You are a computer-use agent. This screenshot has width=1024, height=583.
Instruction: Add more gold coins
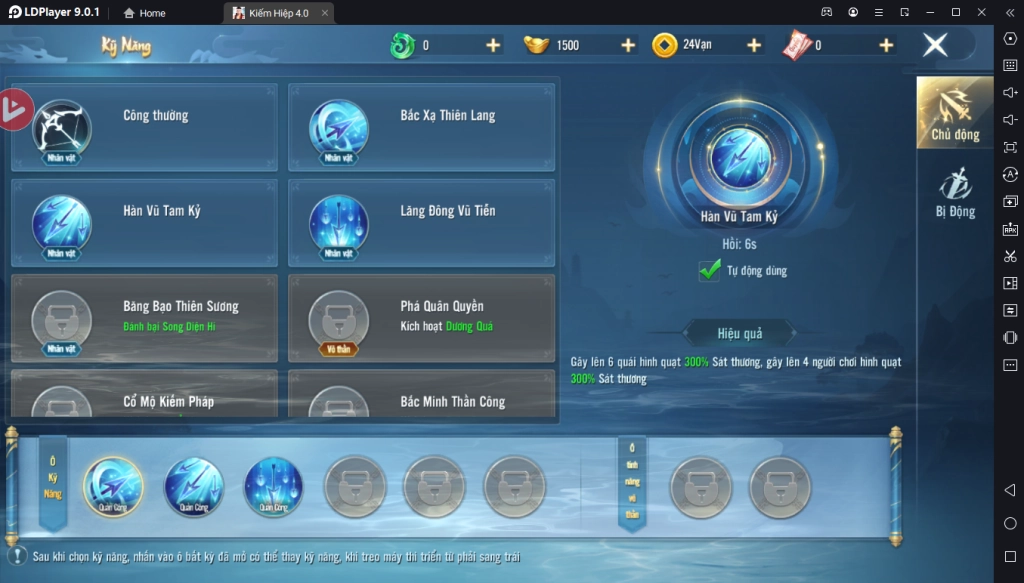(754, 45)
